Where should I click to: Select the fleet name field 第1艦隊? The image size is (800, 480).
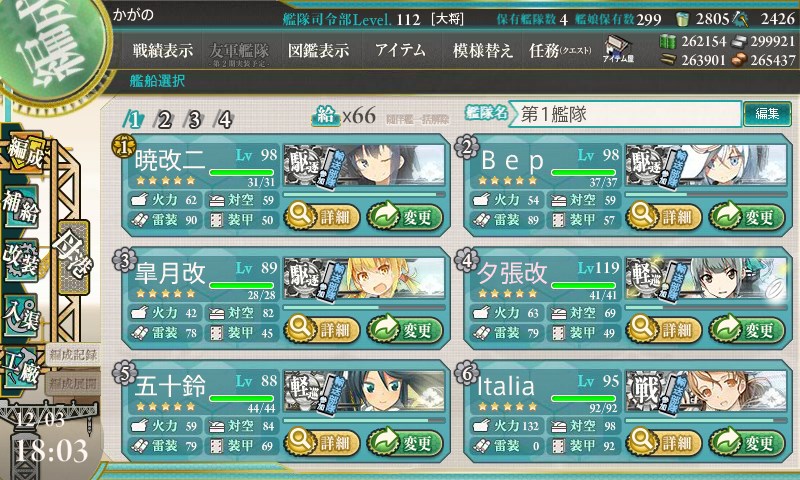pyautogui.click(x=628, y=114)
